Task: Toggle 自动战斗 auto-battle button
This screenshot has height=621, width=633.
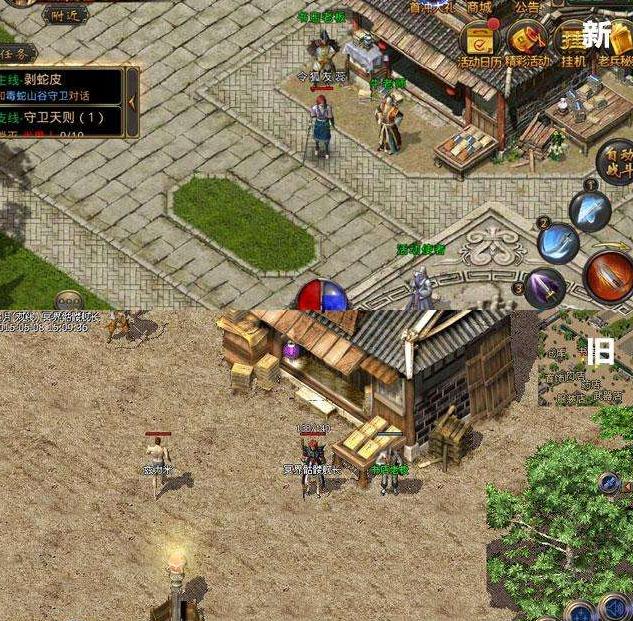Action: [x=614, y=162]
